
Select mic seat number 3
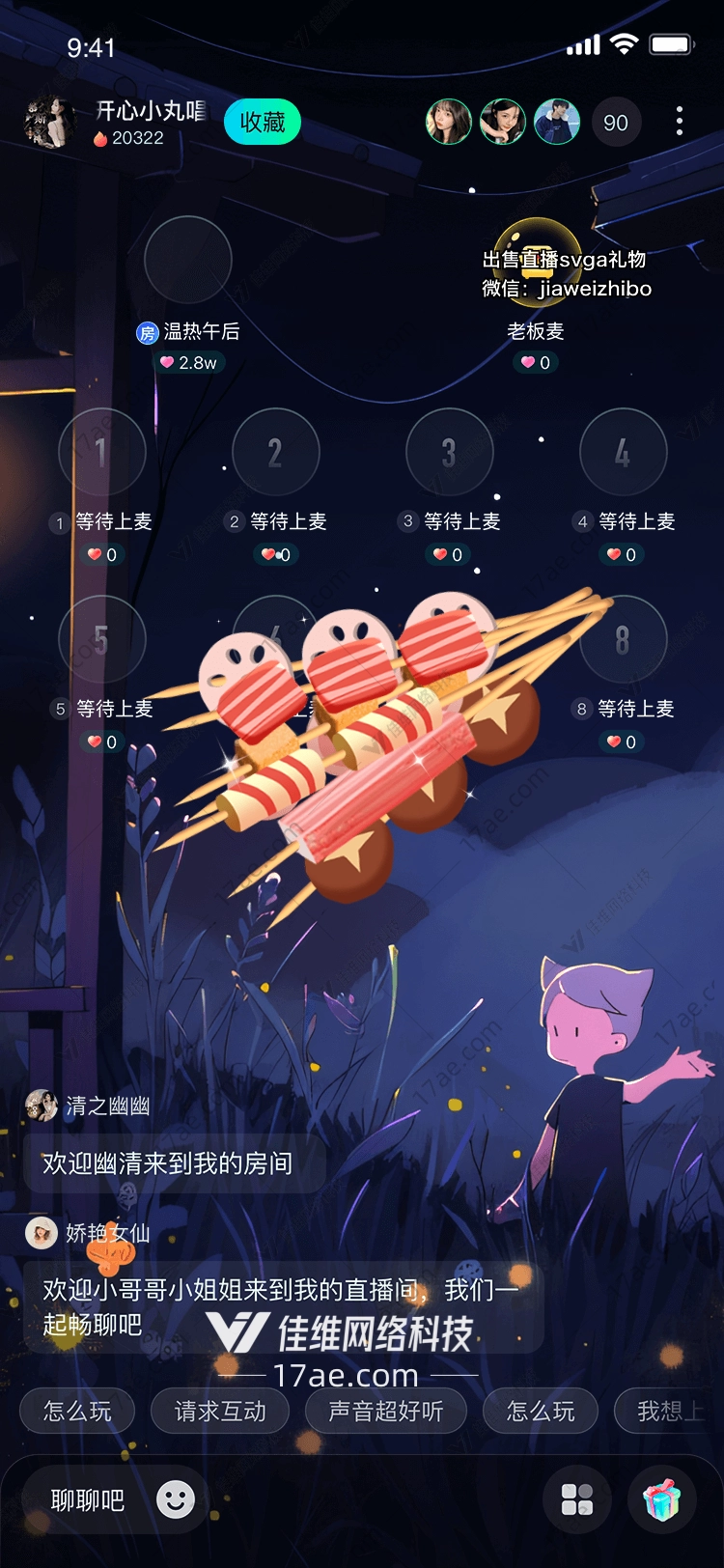[450, 452]
